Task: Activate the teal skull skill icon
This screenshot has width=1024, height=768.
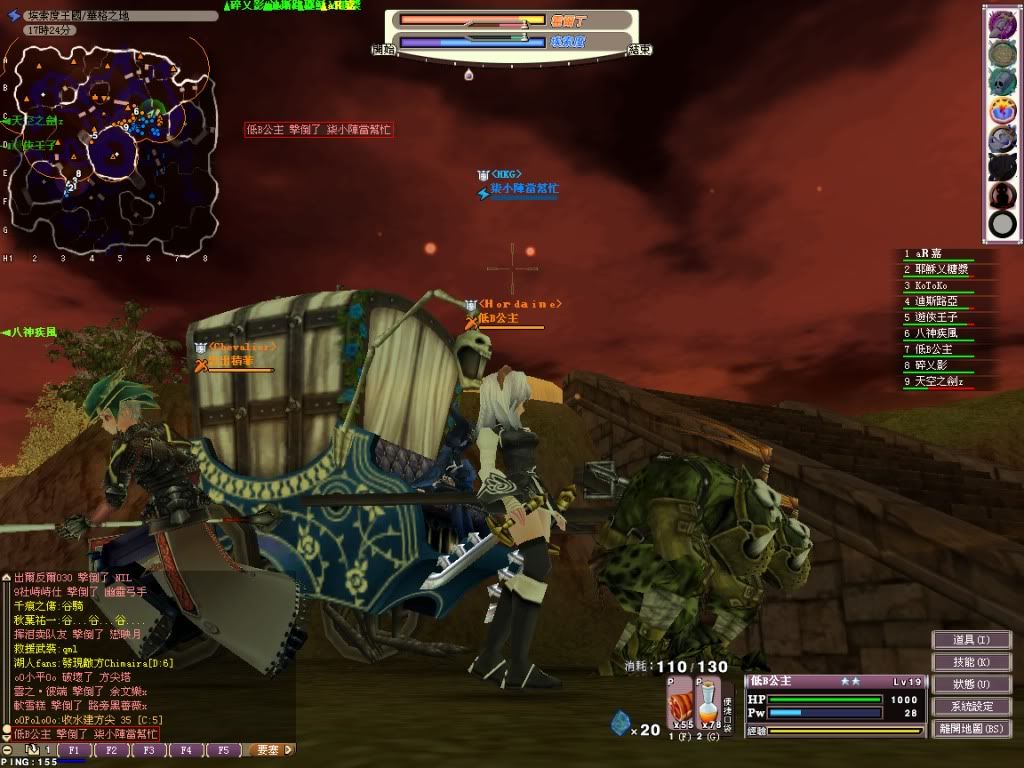Action: coord(1002,81)
